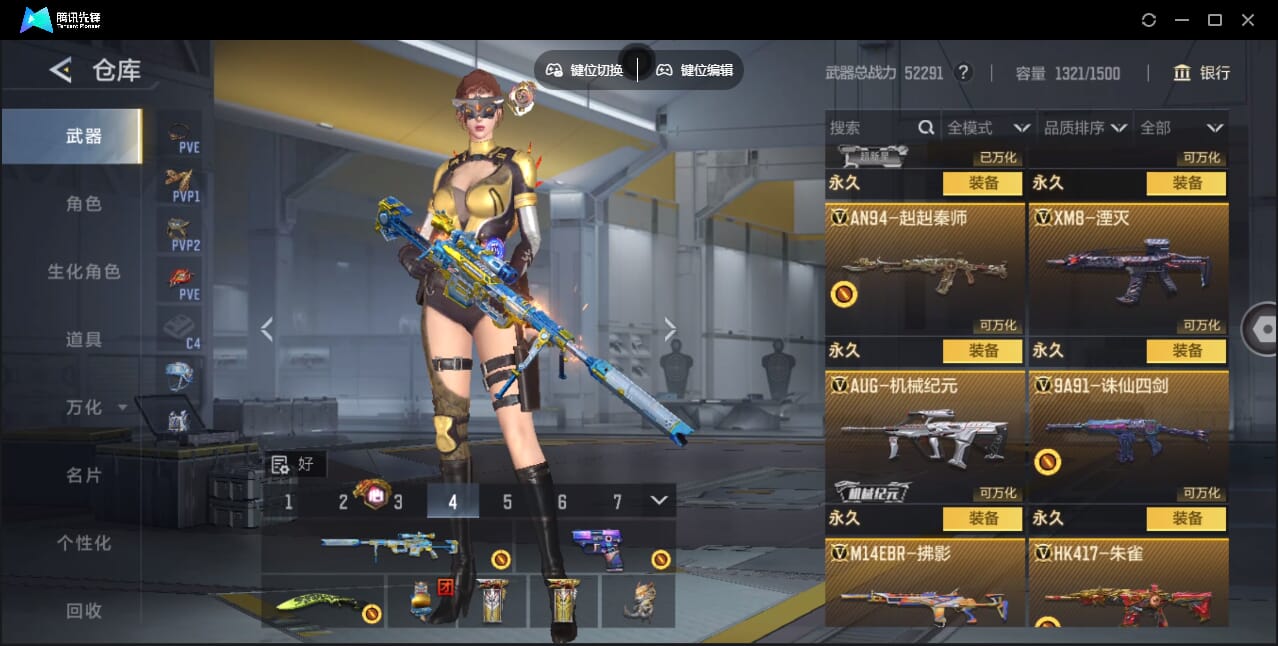Open the 全模式 mode dropdown
Screen dimensions: 1278x646
click(987, 128)
